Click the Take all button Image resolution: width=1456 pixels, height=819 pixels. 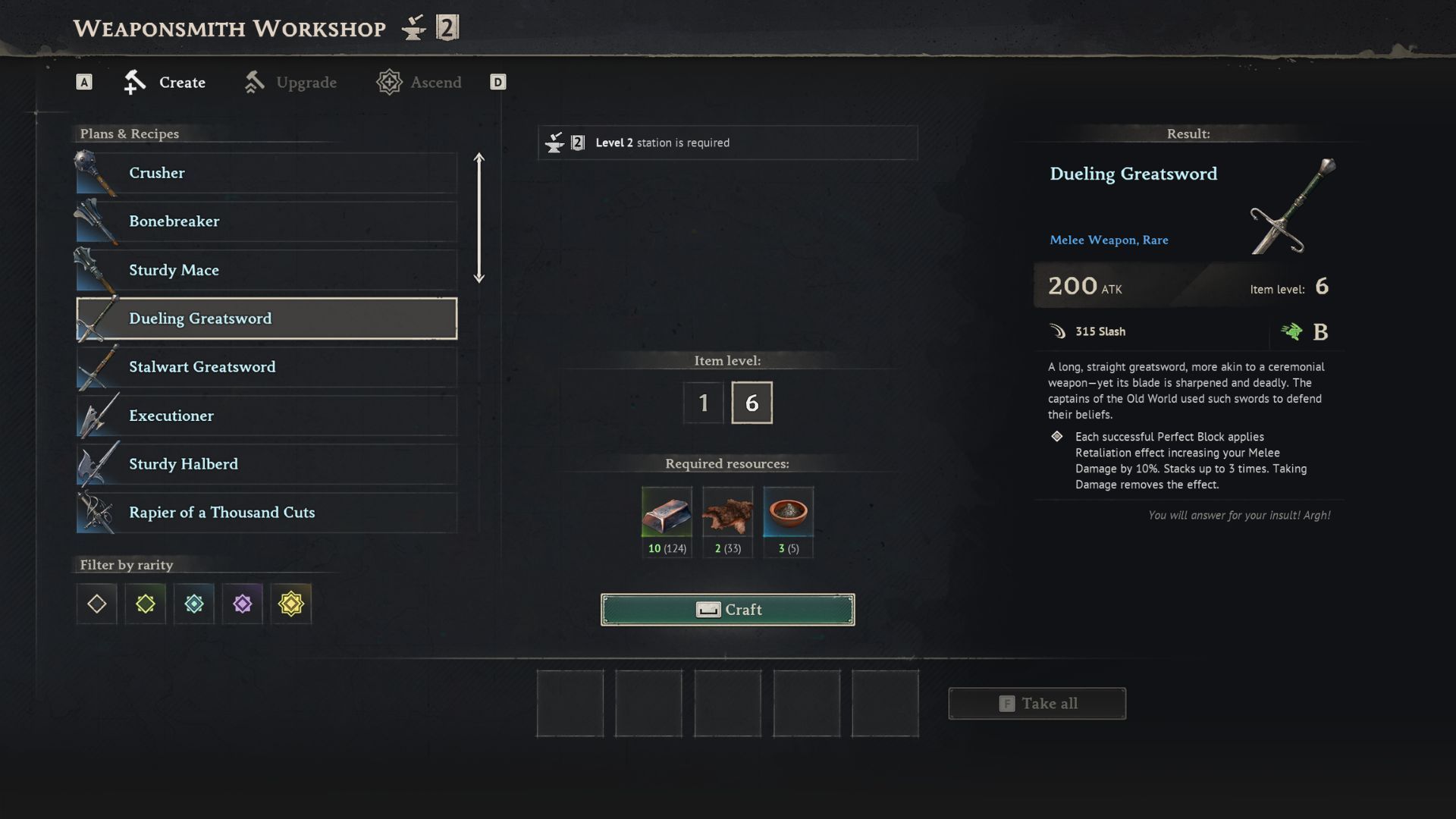point(1037,704)
